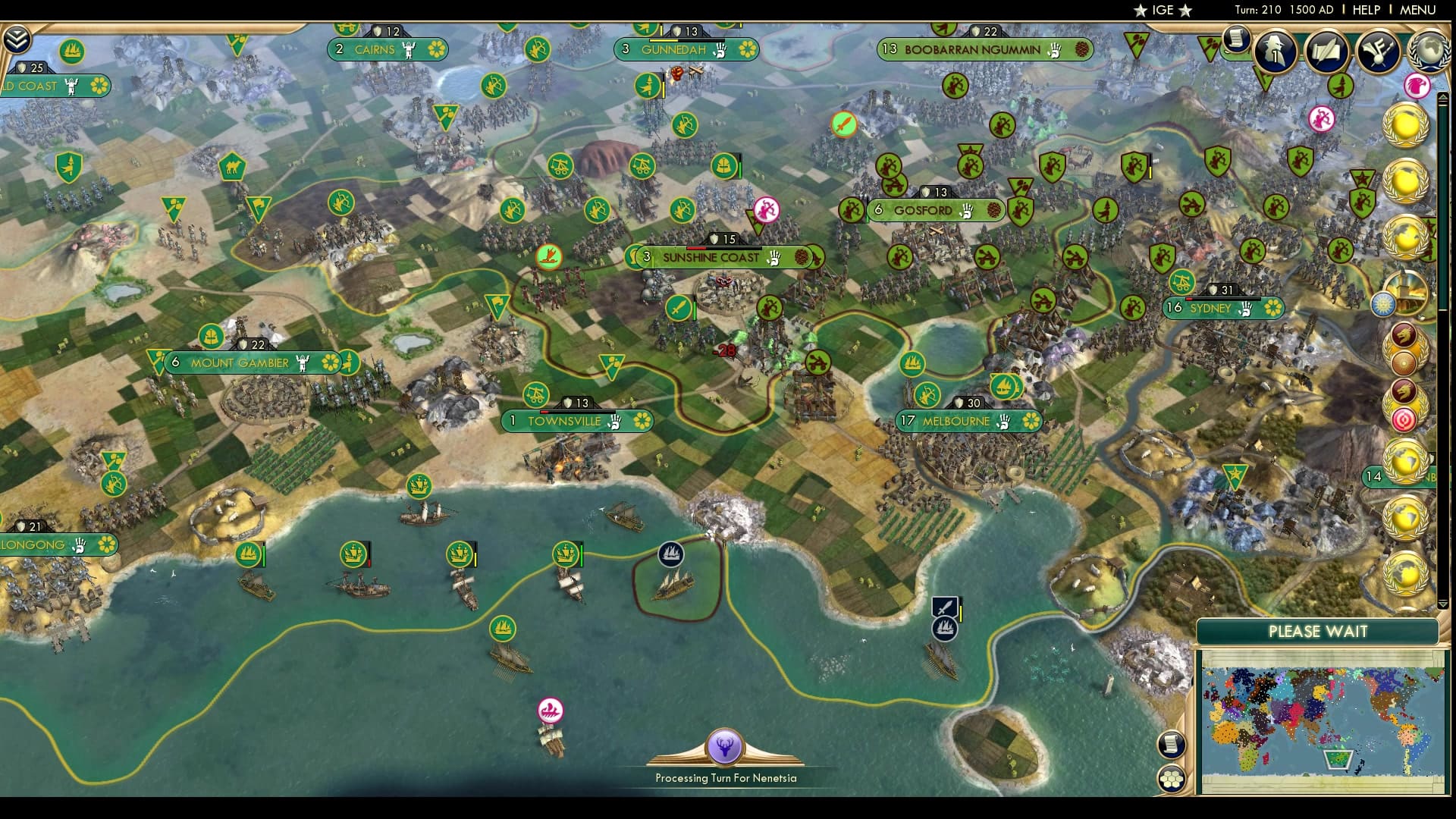Select the Sunshine Coast city banner
Screen dimensions: 1456x819
pos(711,258)
